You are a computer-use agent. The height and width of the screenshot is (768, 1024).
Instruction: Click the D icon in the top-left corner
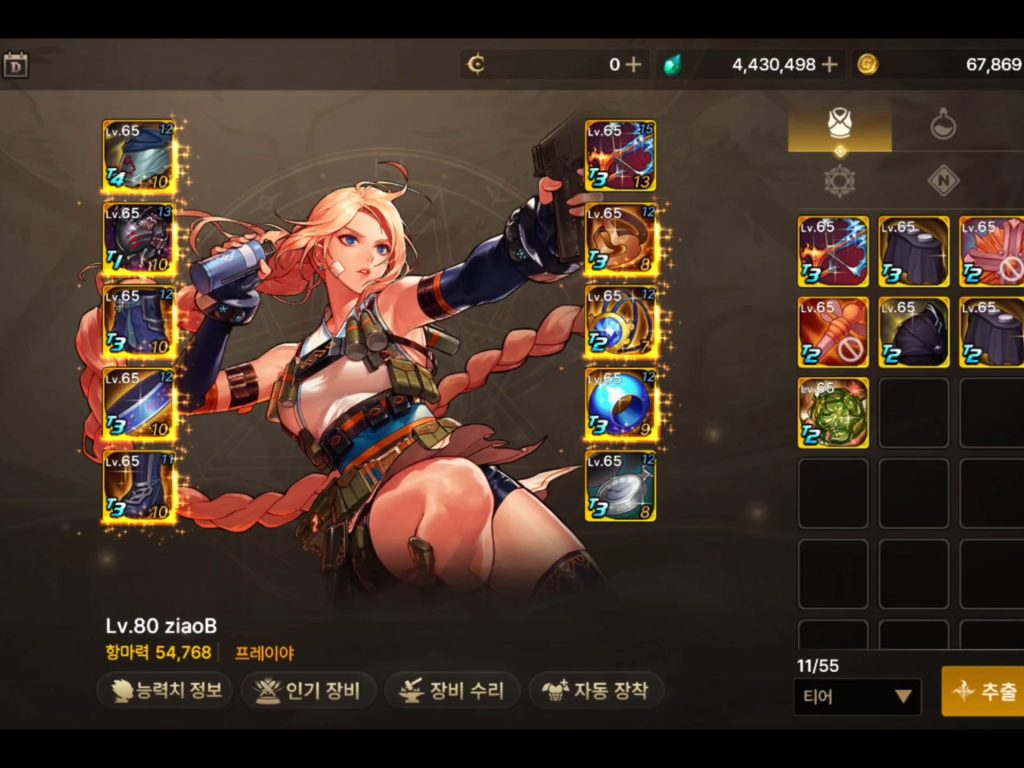point(15,66)
